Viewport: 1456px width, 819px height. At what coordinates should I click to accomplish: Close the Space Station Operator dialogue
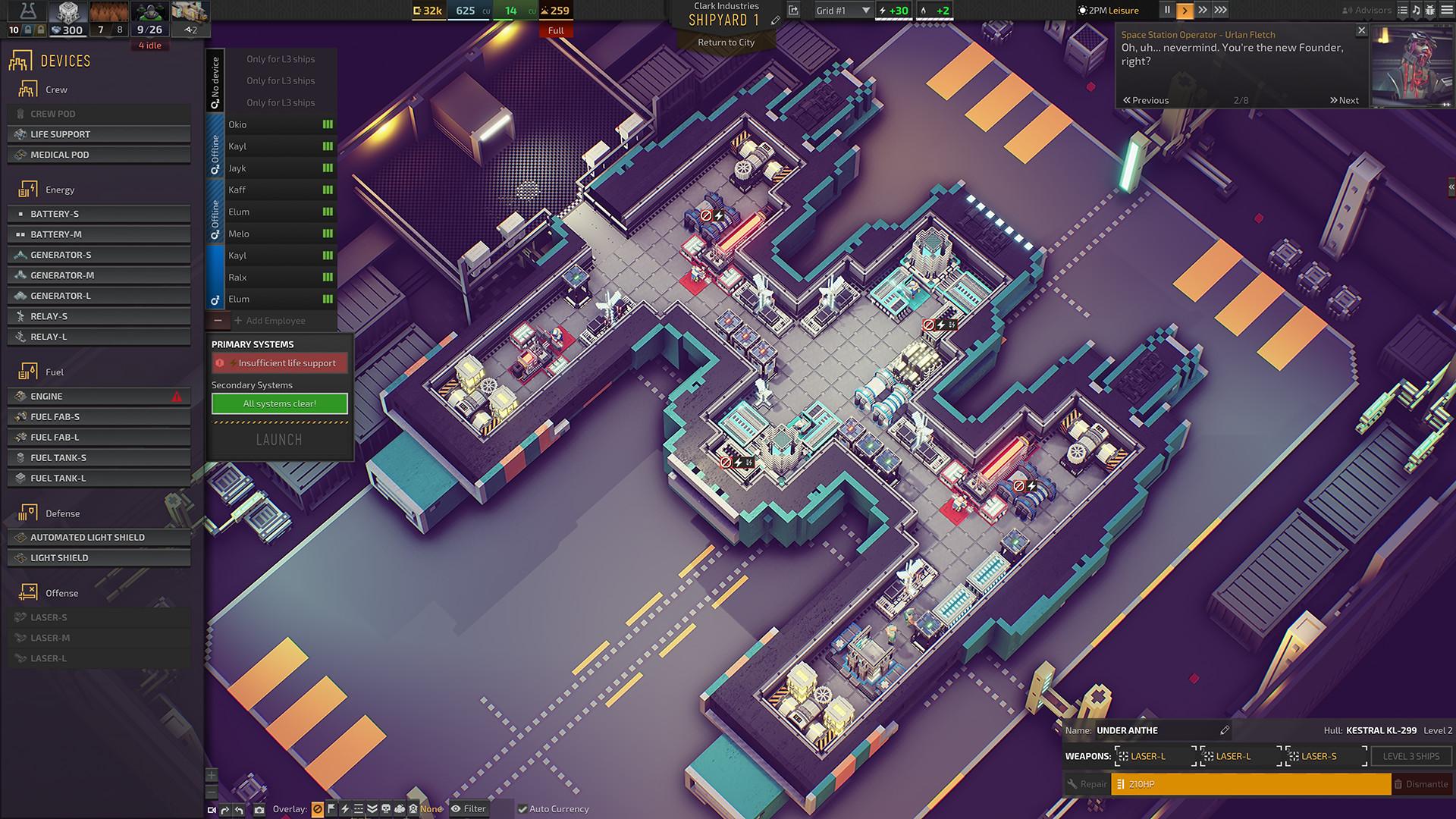click(1361, 31)
